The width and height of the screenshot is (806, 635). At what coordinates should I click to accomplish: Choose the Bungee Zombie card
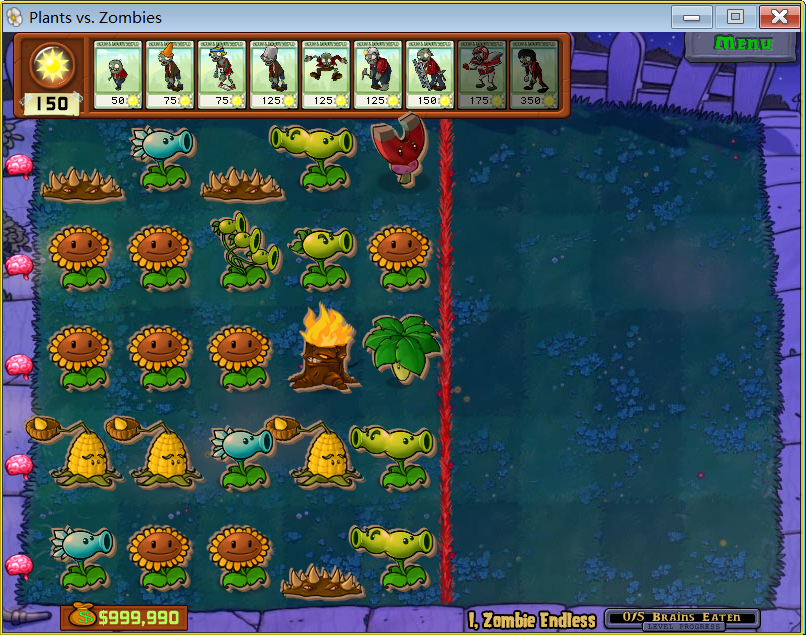tap(326, 74)
